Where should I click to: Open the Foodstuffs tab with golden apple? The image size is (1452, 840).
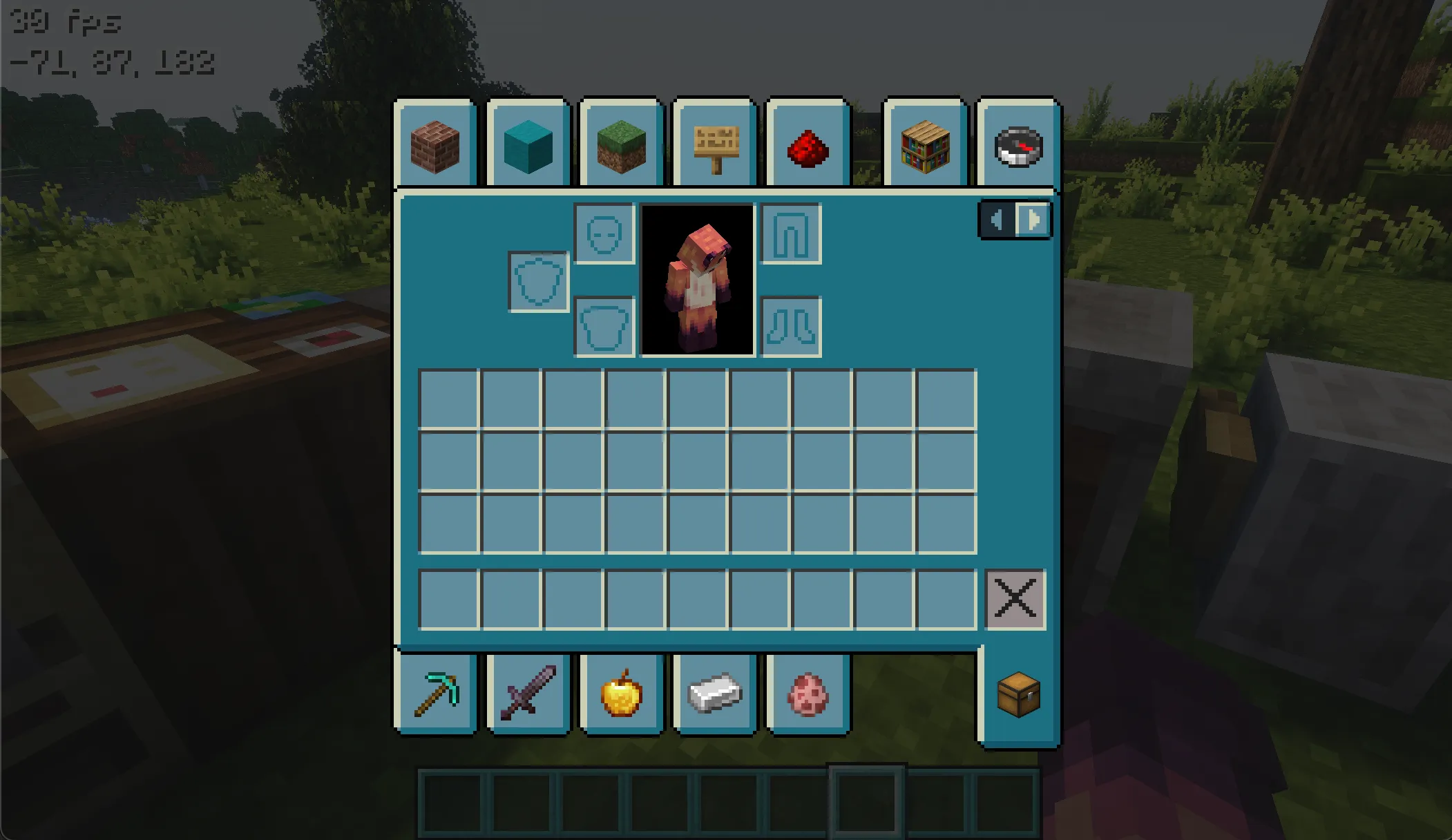[621, 694]
